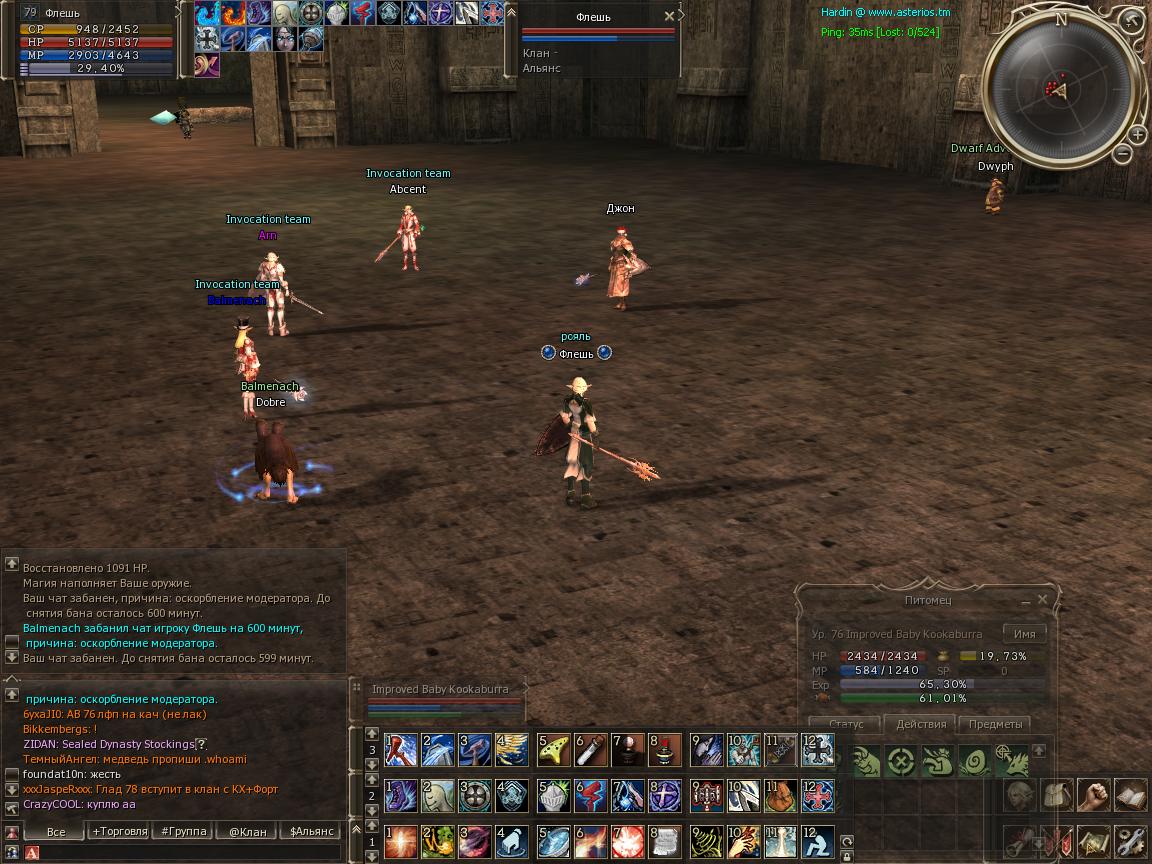Show the @Клан chat tab
Screen dimensions: 1152x864
247,831
